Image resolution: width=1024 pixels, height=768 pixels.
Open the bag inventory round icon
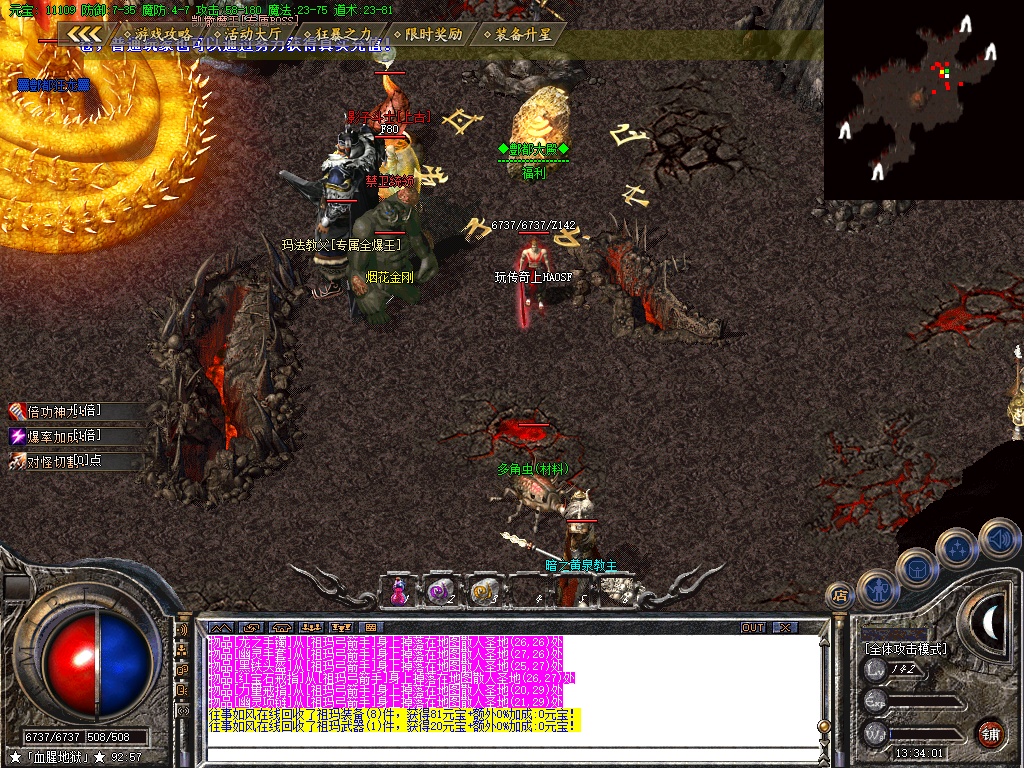click(x=917, y=568)
